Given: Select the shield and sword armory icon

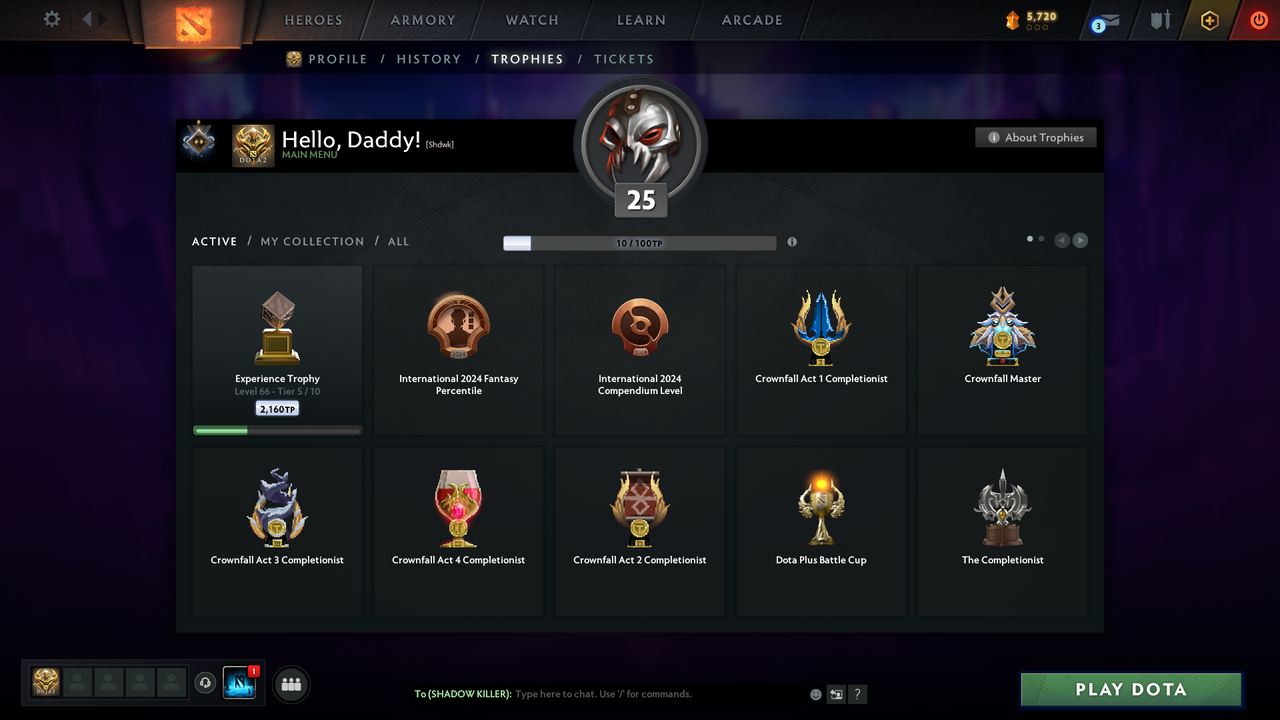Looking at the screenshot, I should click(1159, 20).
